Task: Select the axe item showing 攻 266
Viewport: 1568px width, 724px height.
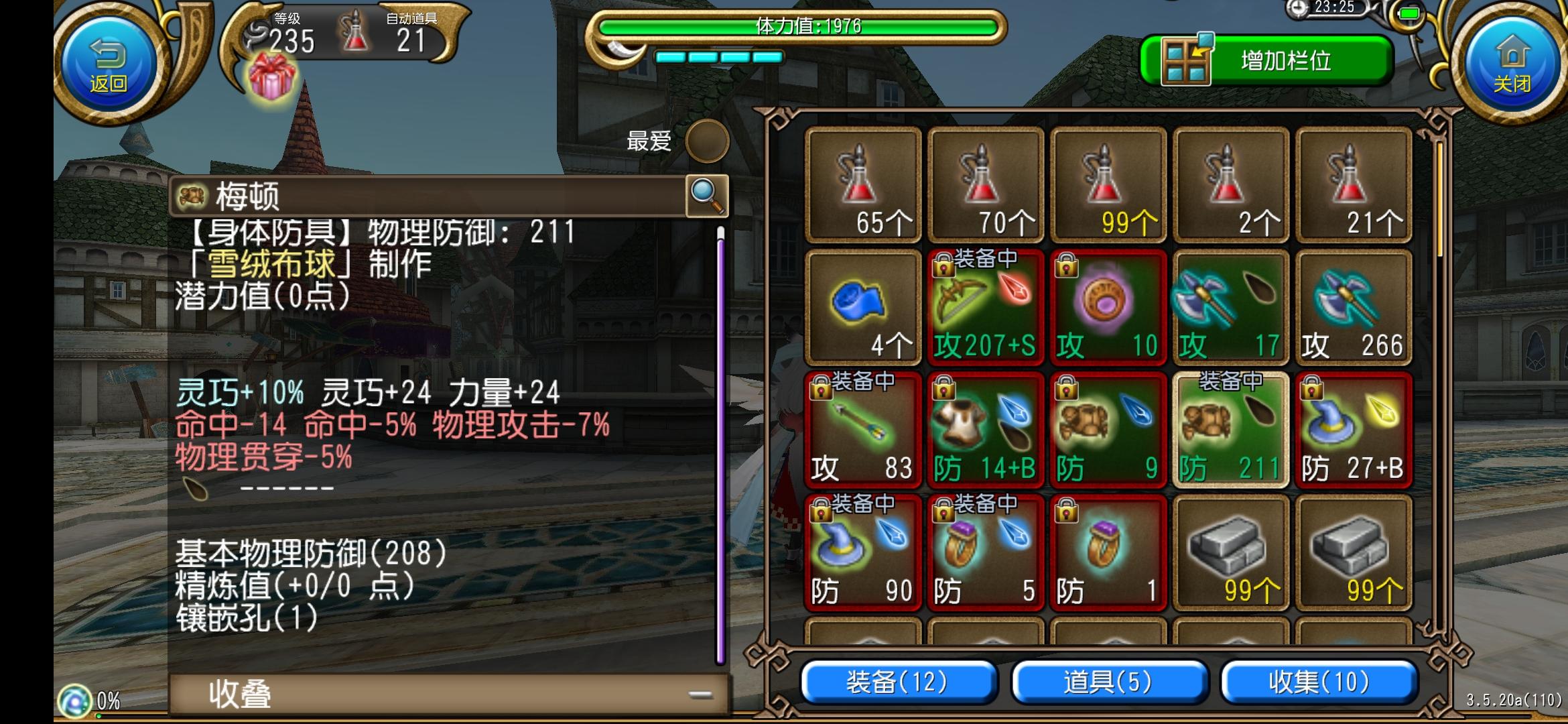Action: click(x=1354, y=308)
